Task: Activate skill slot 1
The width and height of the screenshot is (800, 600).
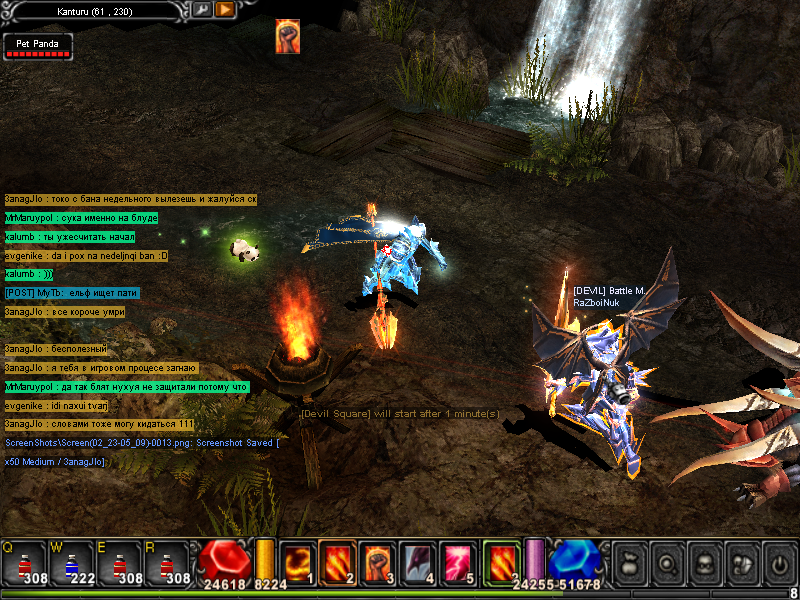Action: (x=297, y=562)
